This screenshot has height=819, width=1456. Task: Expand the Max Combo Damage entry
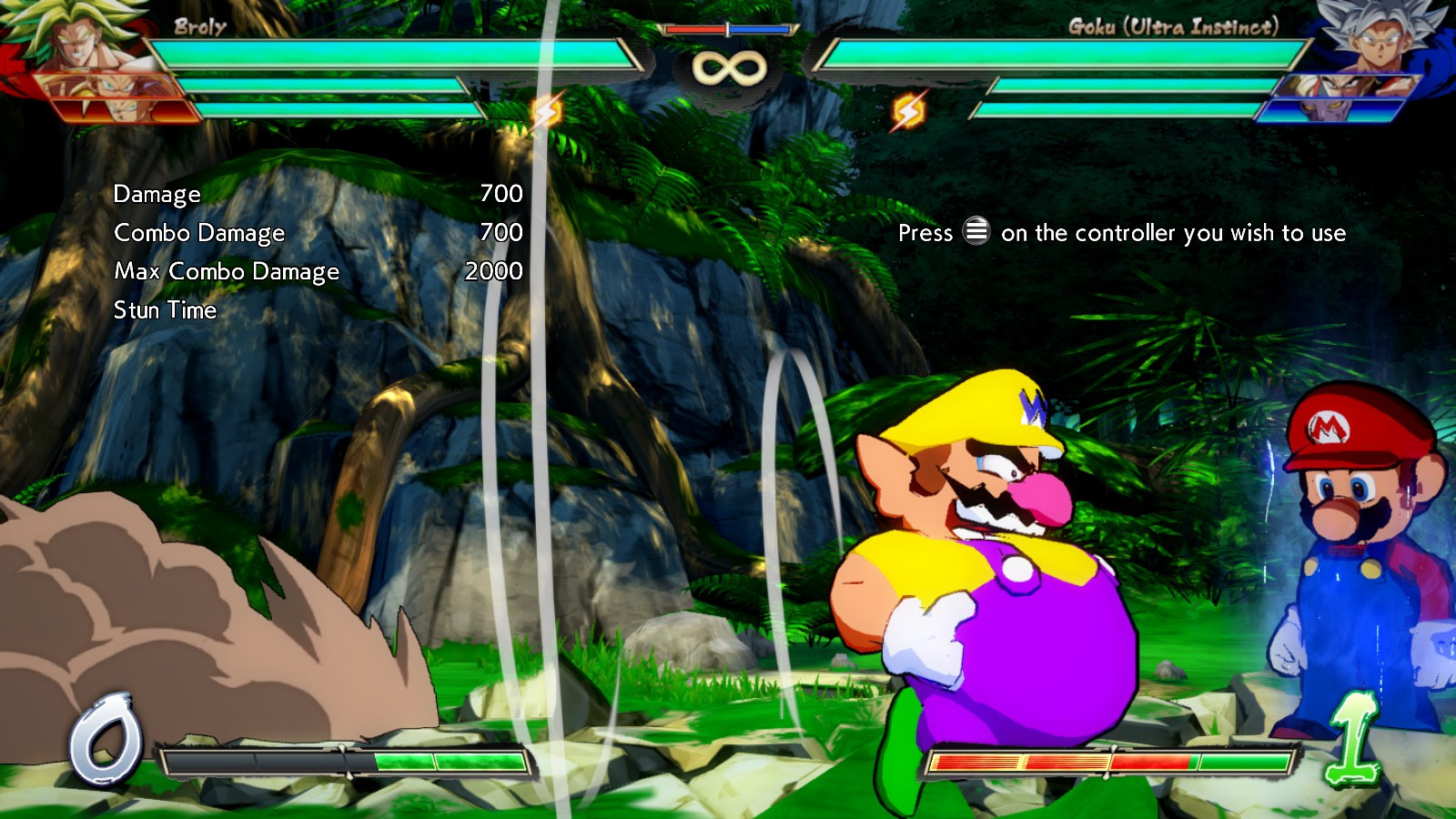pyautogui.click(x=227, y=271)
